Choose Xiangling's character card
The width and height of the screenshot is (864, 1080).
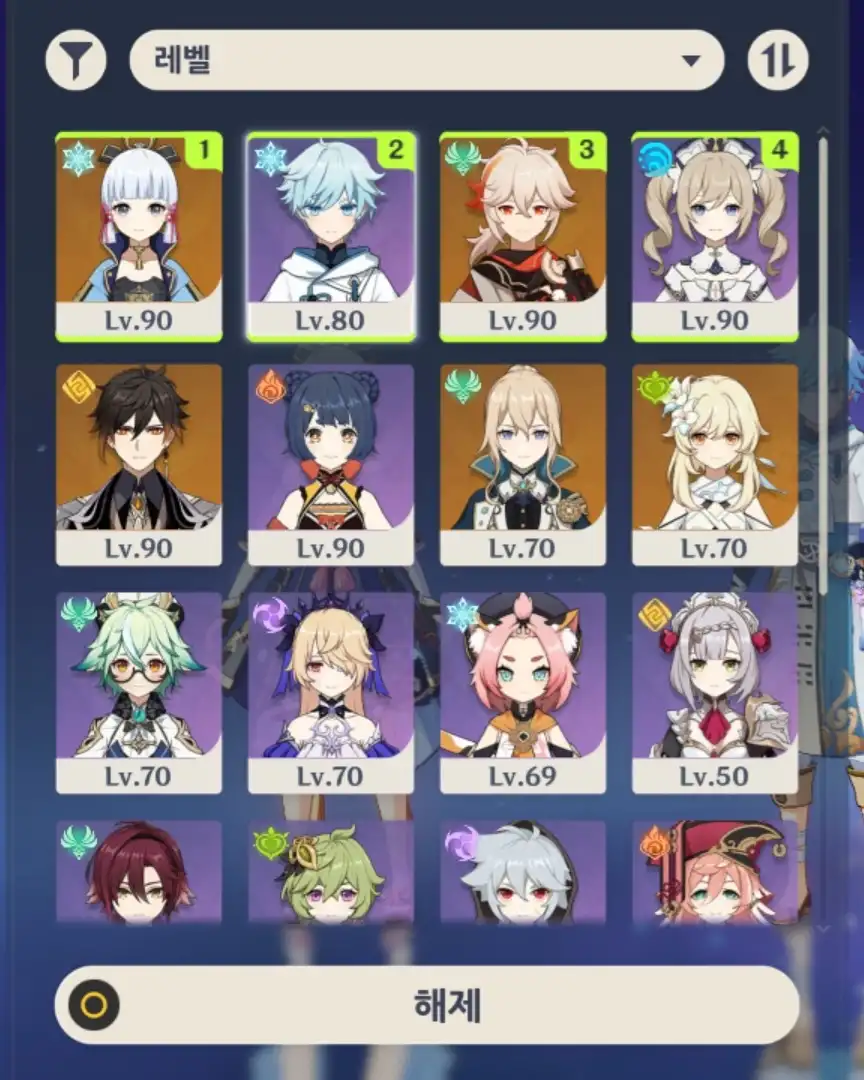pos(331,464)
